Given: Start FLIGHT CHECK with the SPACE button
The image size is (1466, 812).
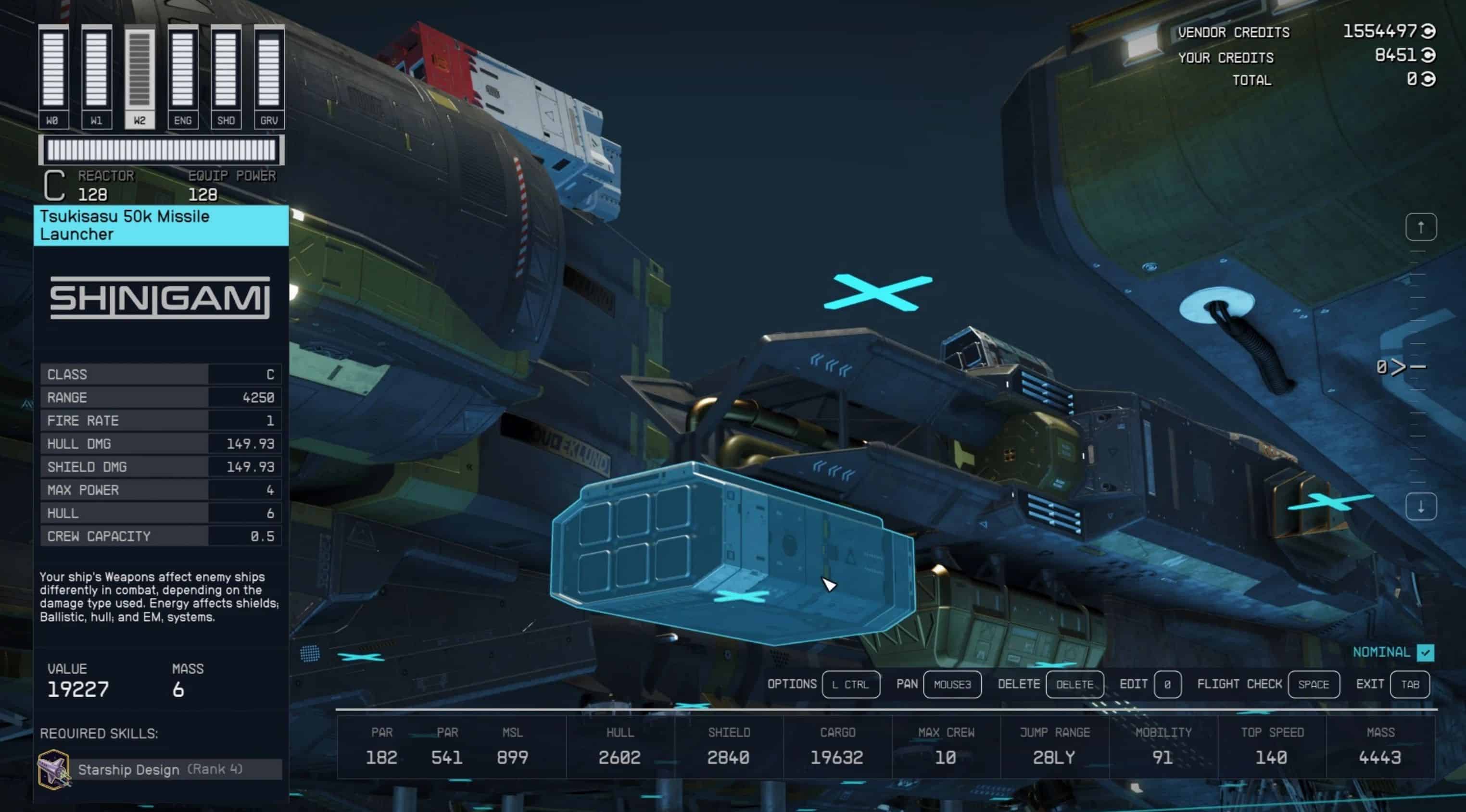Looking at the screenshot, I should point(1314,685).
